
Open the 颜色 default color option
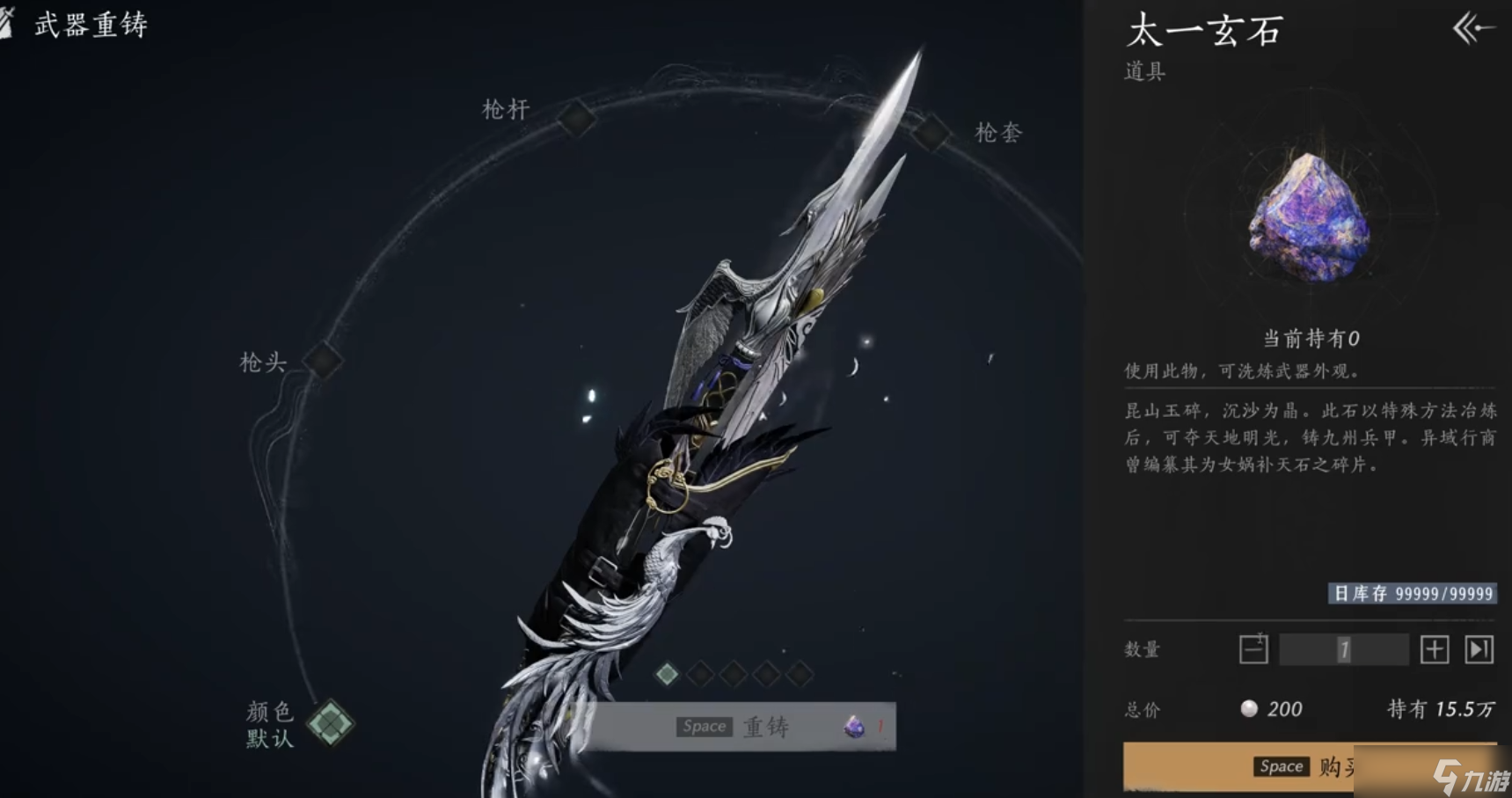click(330, 723)
